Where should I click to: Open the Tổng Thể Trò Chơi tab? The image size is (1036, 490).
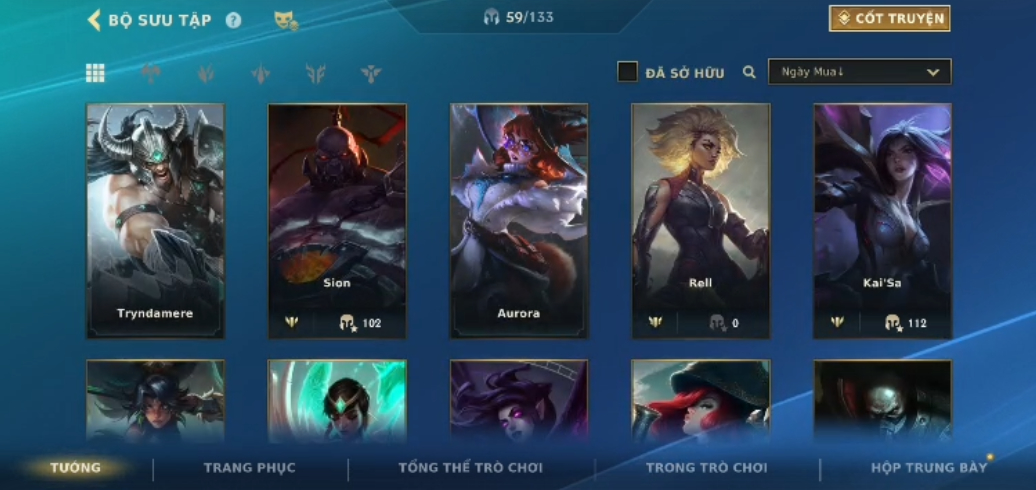click(470, 468)
